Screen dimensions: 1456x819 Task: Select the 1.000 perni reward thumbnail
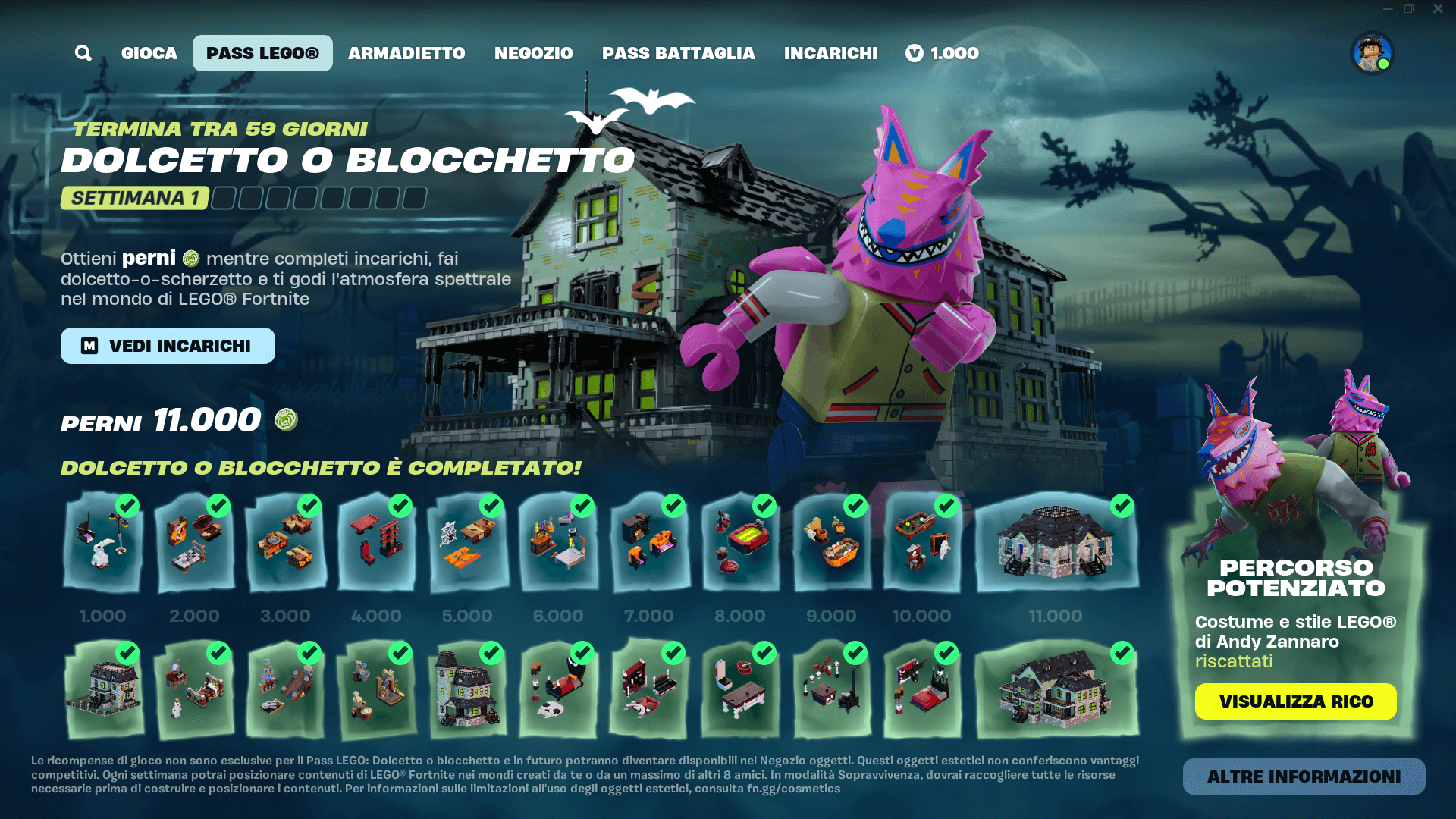[104, 542]
